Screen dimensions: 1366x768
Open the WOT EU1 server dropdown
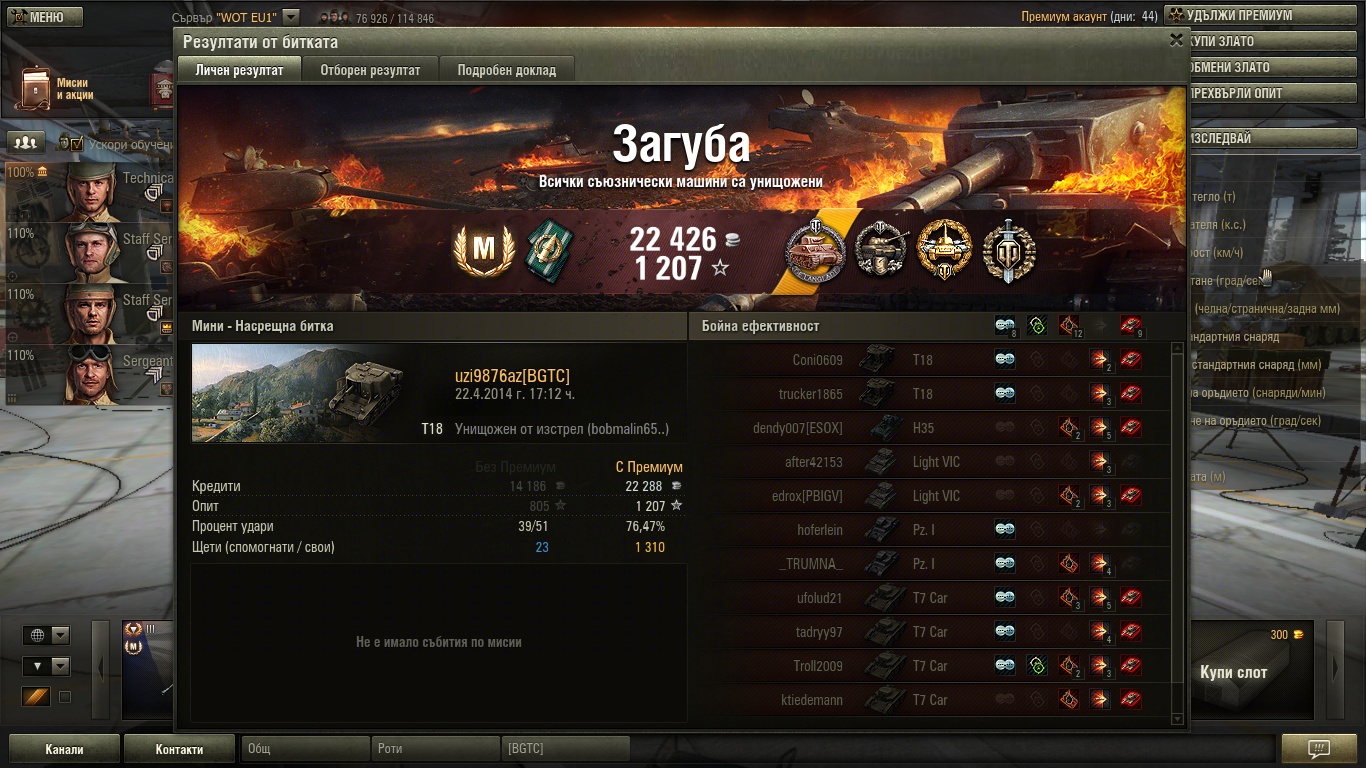[x=291, y=17]
